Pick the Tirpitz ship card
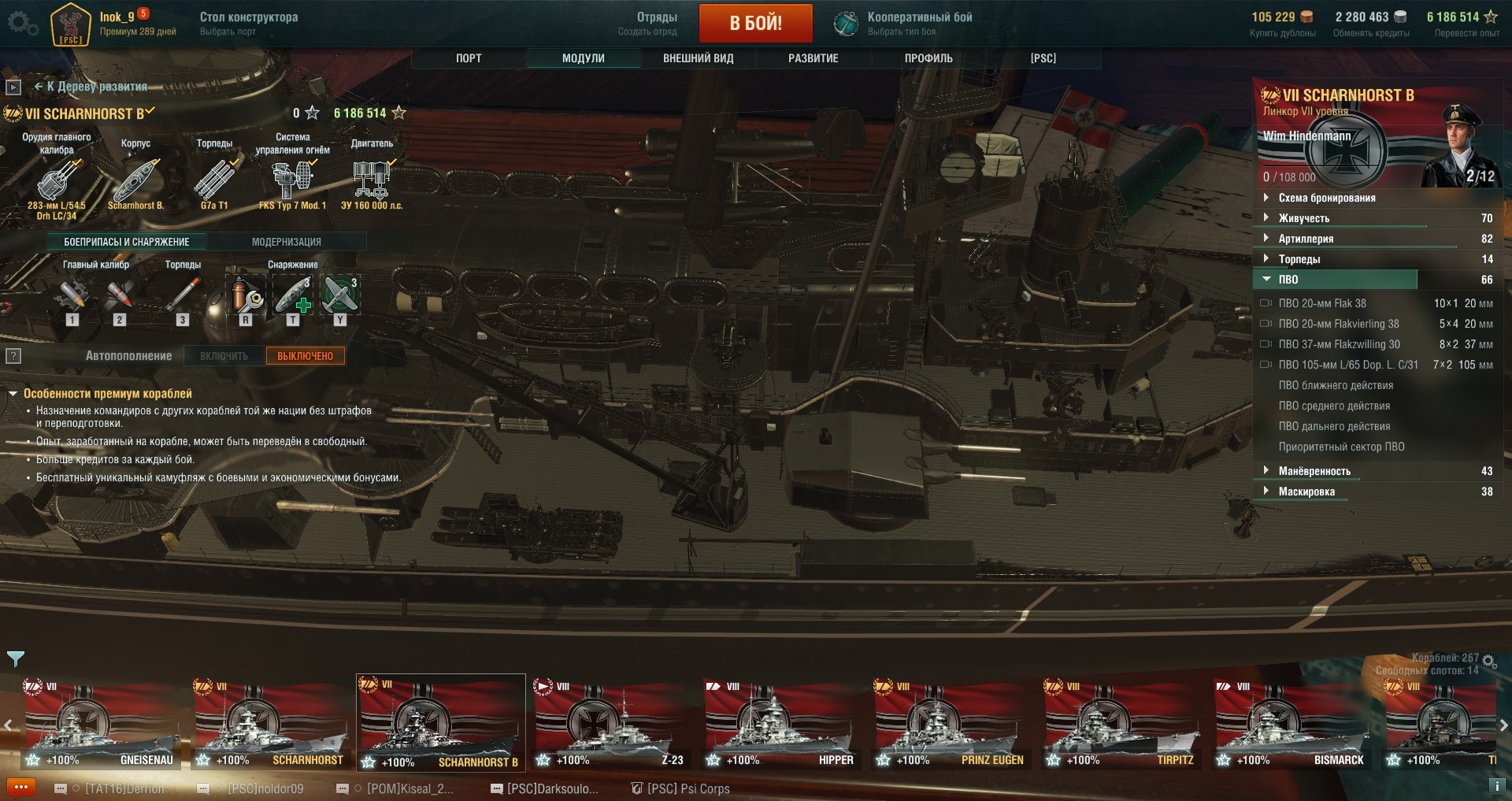Image resolution: width=1512 pixels, height=801 pixels. [x=1121, y=725]
